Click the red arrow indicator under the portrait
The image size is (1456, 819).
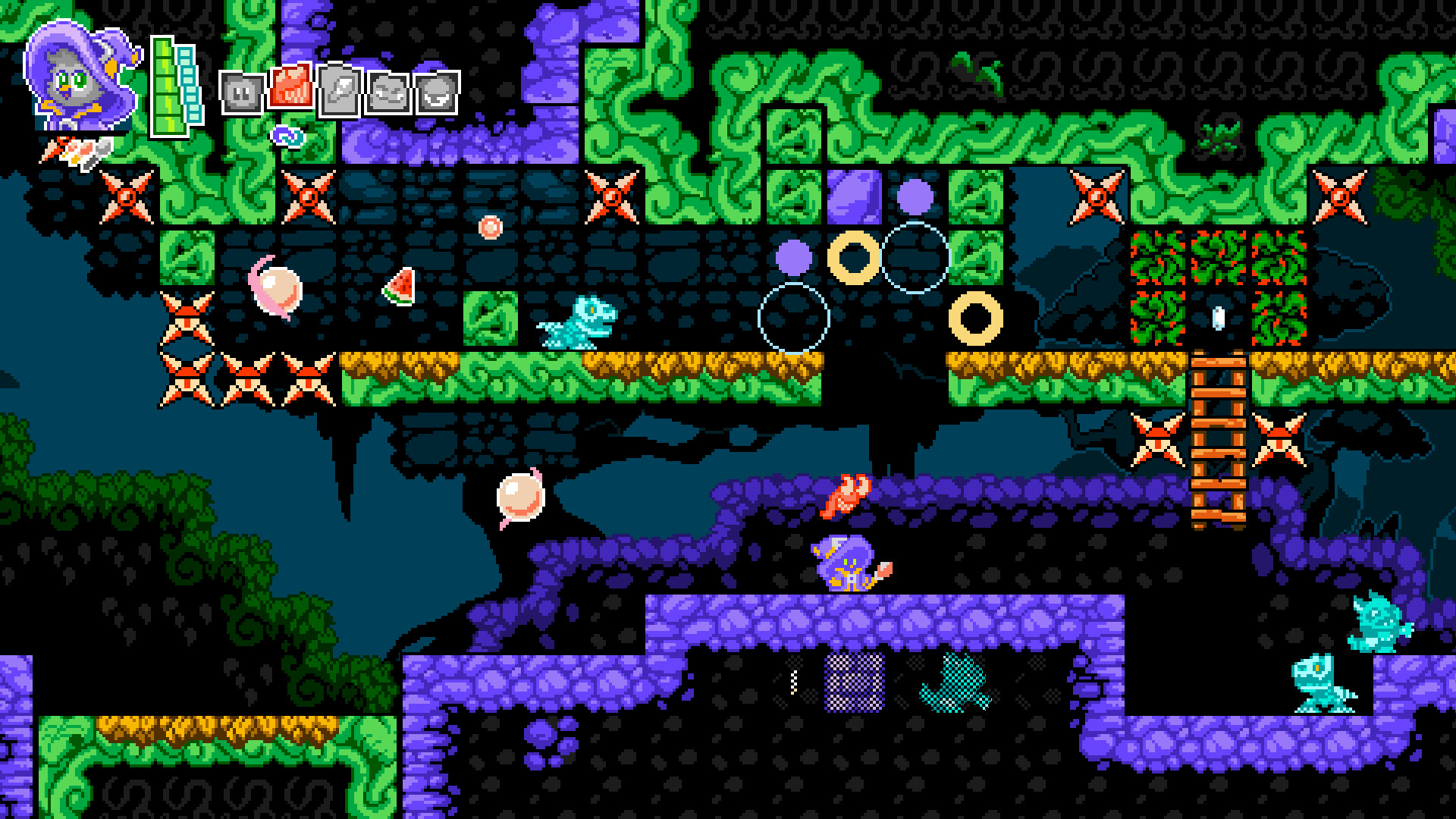pyautogui.click(x=72, y=149)
